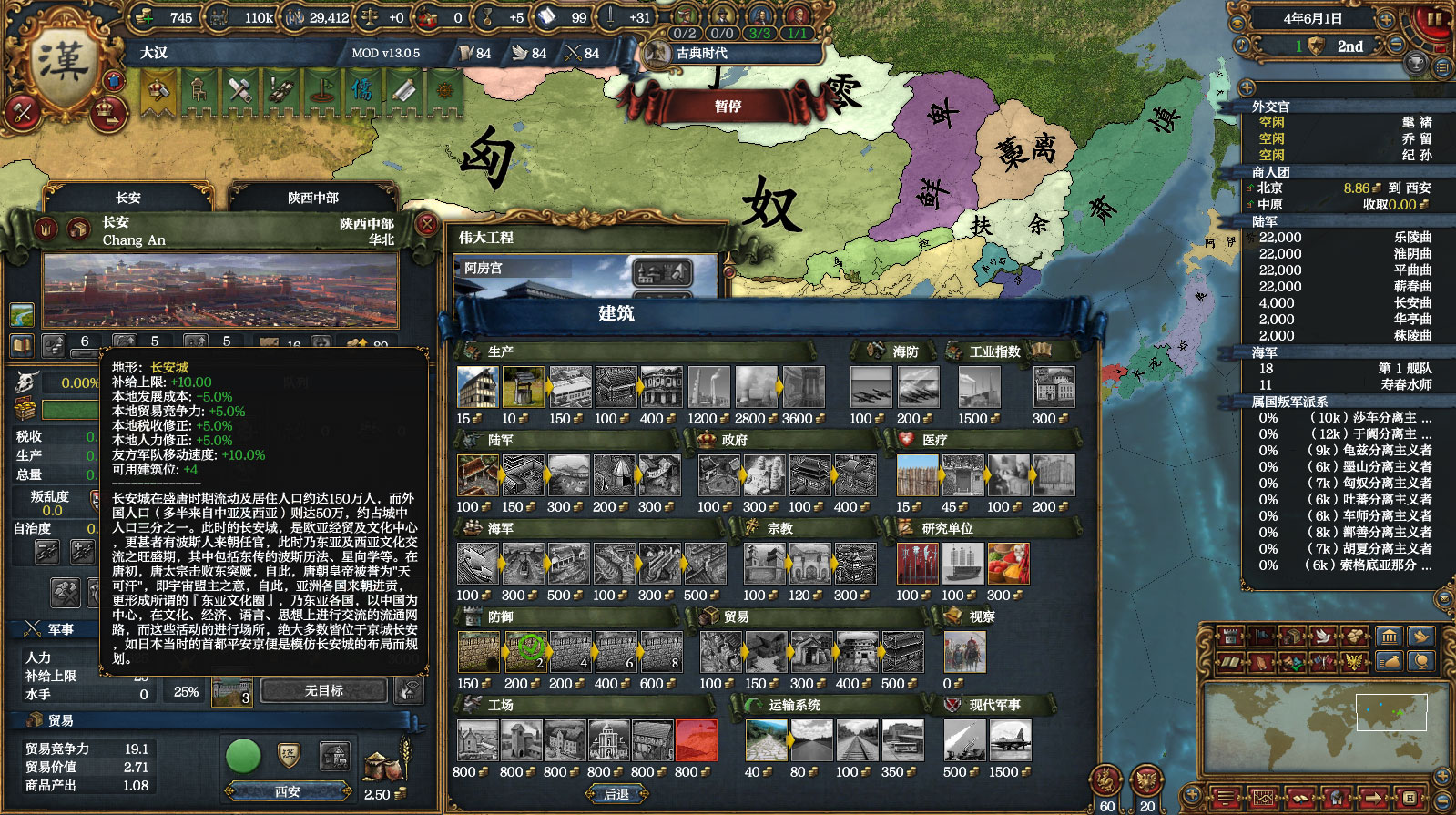Switch to the 陕西中部 tab
Screen dimensions: 1456x815
tap(311, 199)
